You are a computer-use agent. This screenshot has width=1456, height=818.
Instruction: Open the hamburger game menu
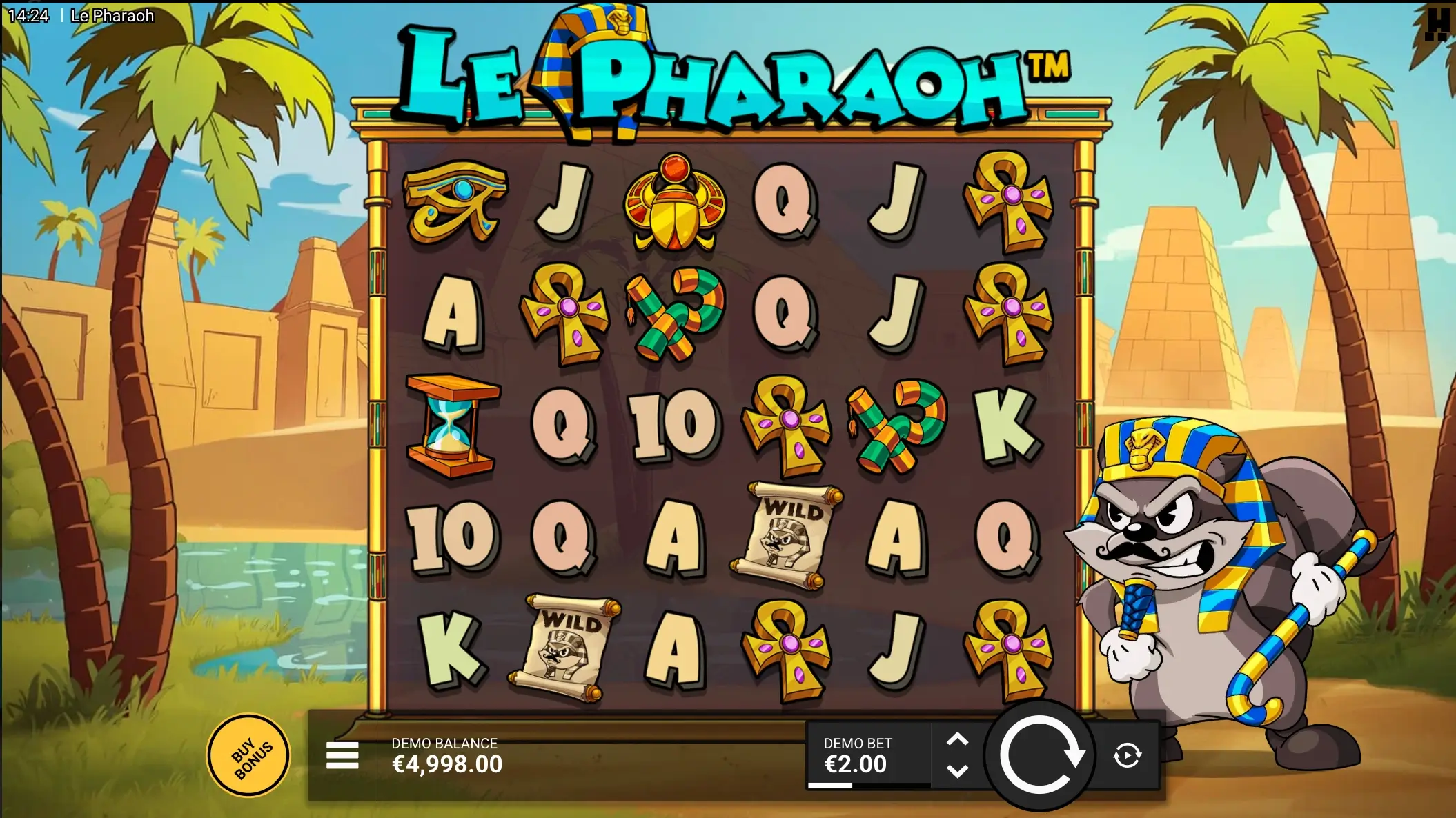342,756
